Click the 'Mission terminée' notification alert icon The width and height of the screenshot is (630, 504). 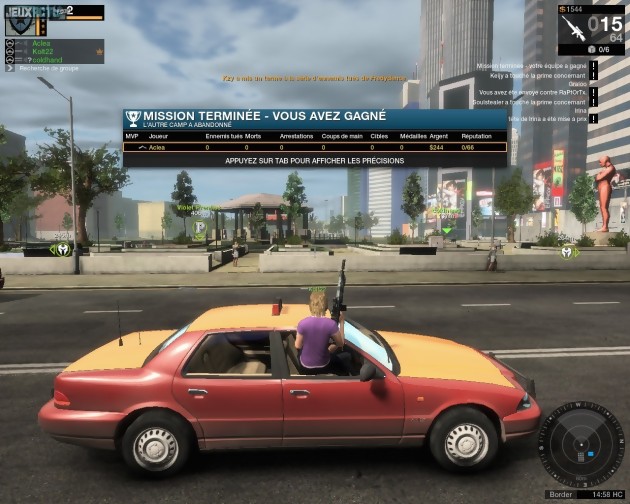click(x=594, y=66)
